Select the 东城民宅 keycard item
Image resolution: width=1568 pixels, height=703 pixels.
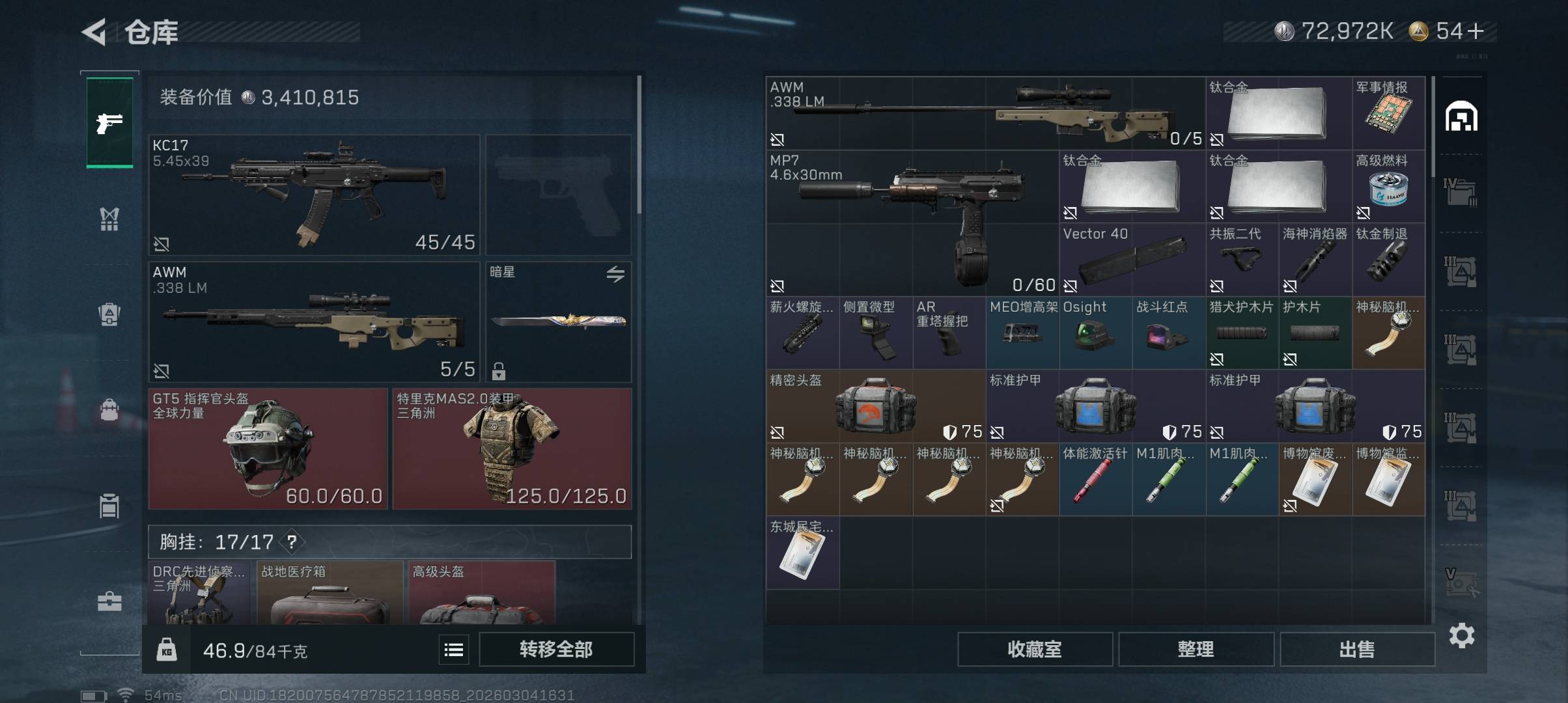click(x=802, y=553)
